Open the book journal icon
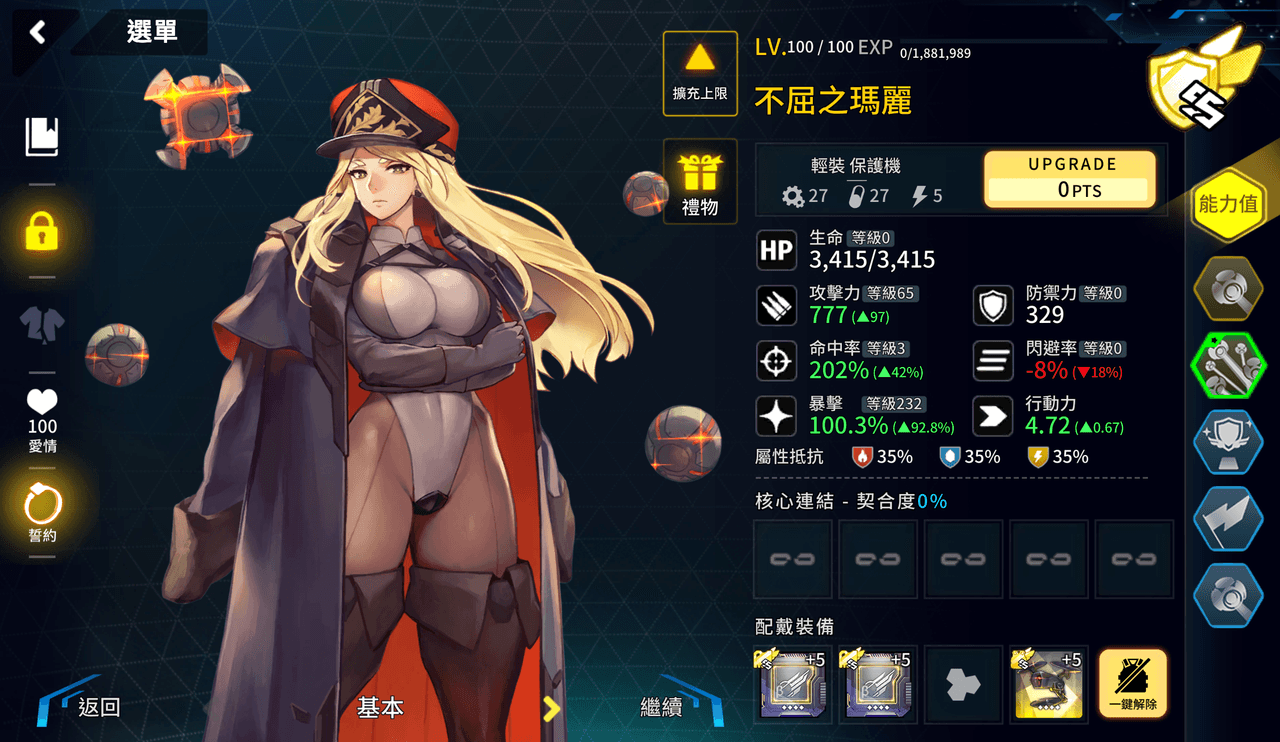1280x742 pixels. click(x=42, y=137)
